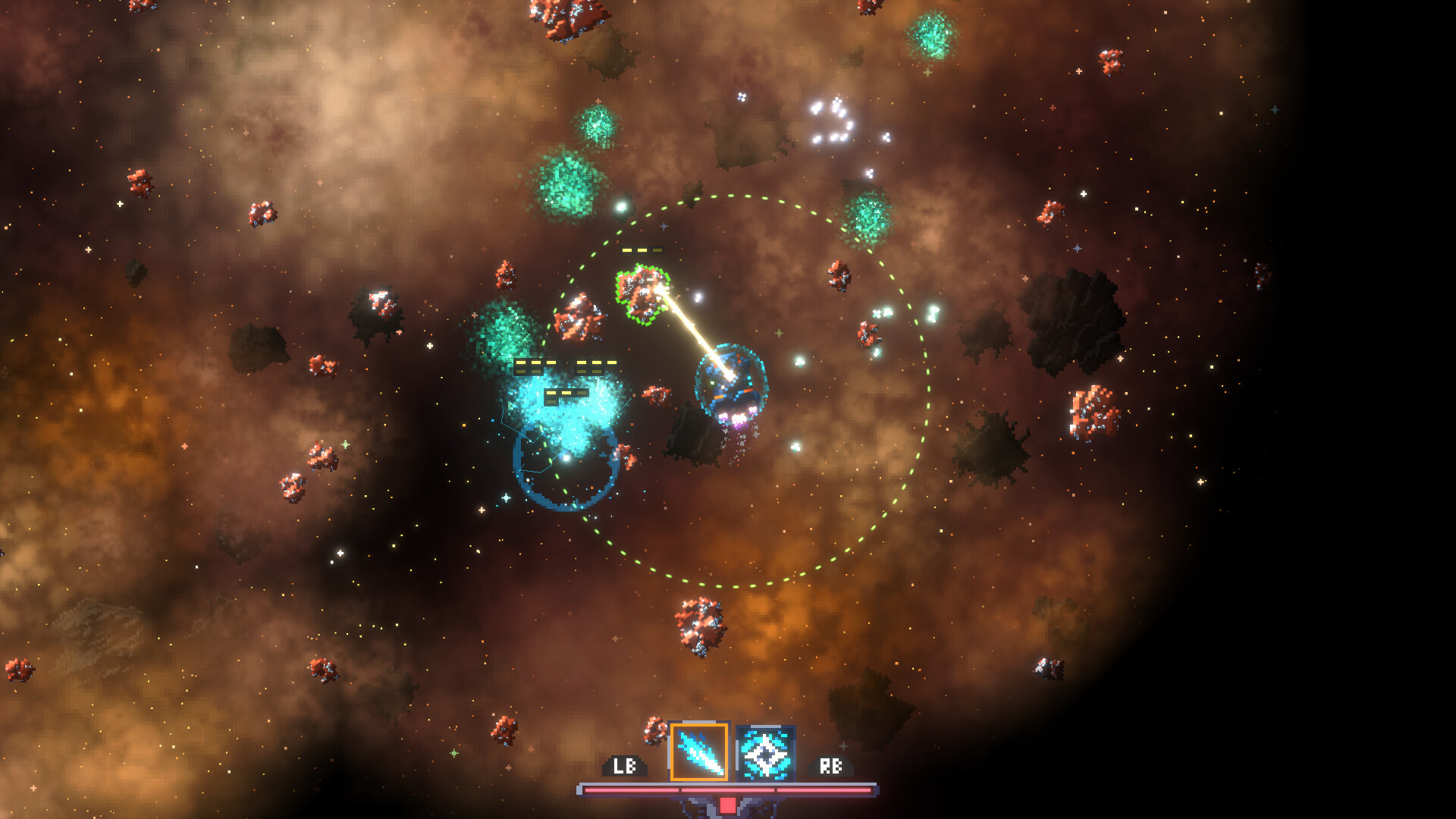Select the cyan laser beam weapon slot
The height and width of the screenshot is (819, 1456).
(699, 752)
